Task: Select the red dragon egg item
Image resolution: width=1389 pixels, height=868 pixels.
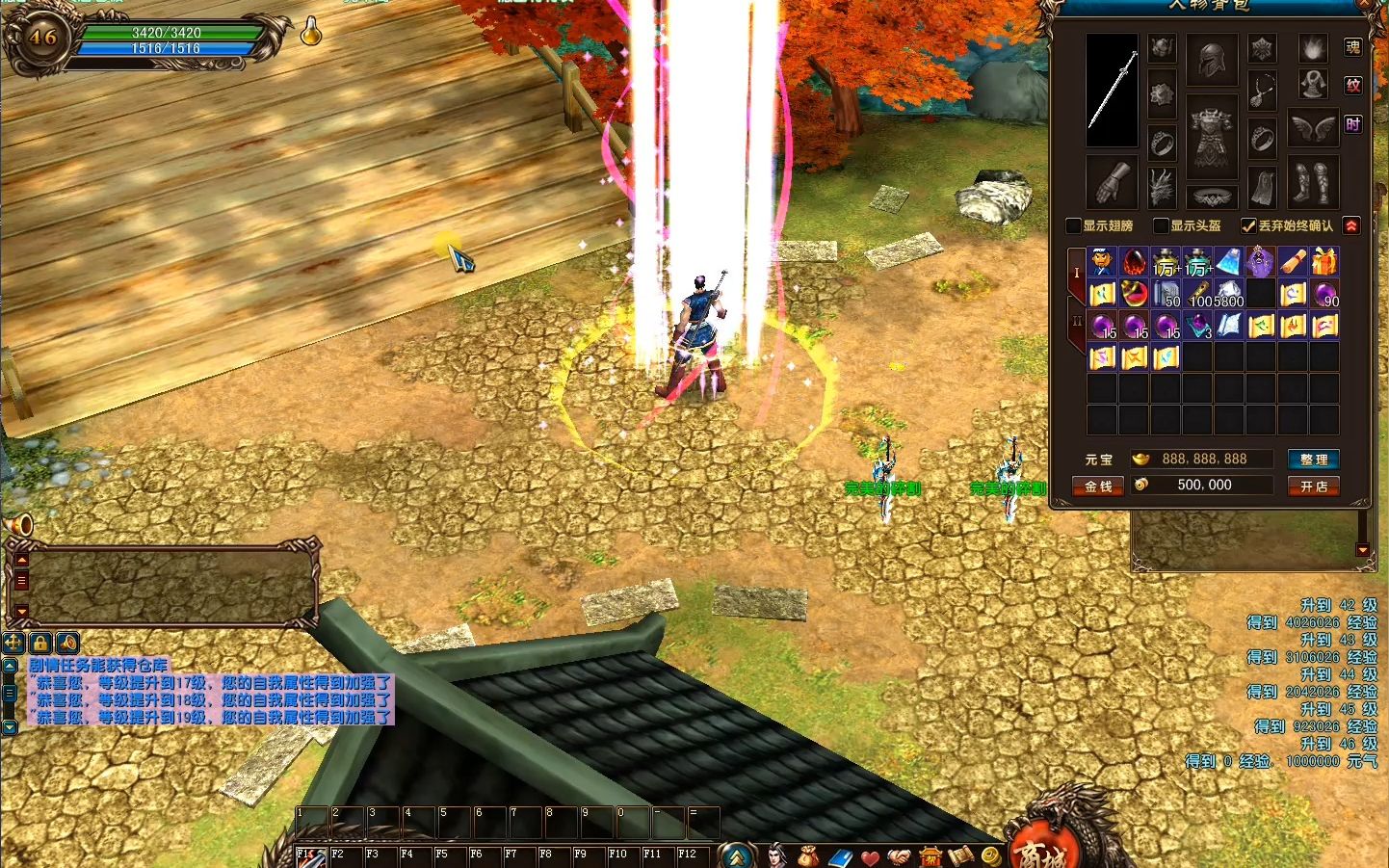Action: 1135,261
